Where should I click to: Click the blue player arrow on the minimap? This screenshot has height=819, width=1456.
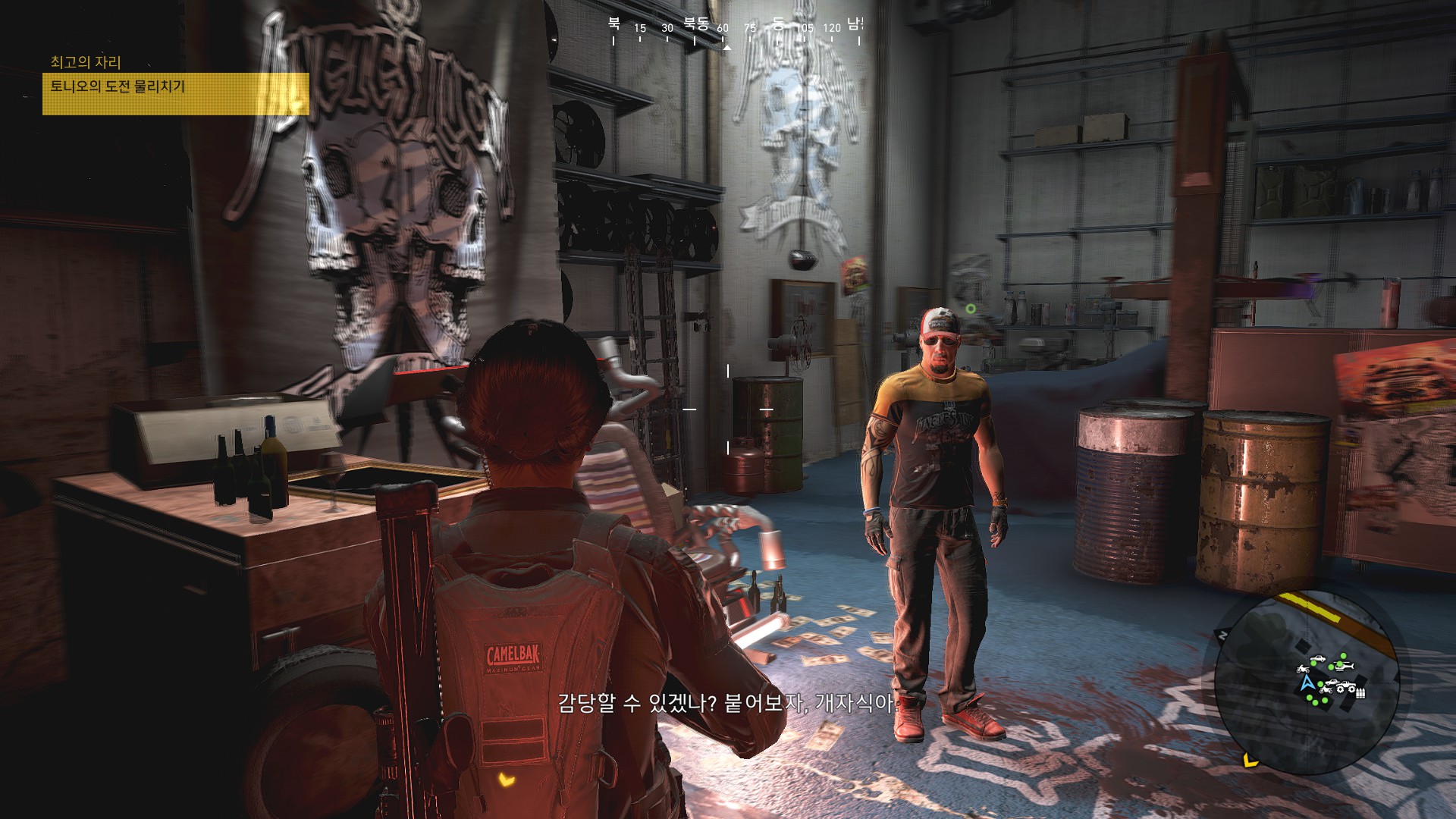pos(1307,682)
